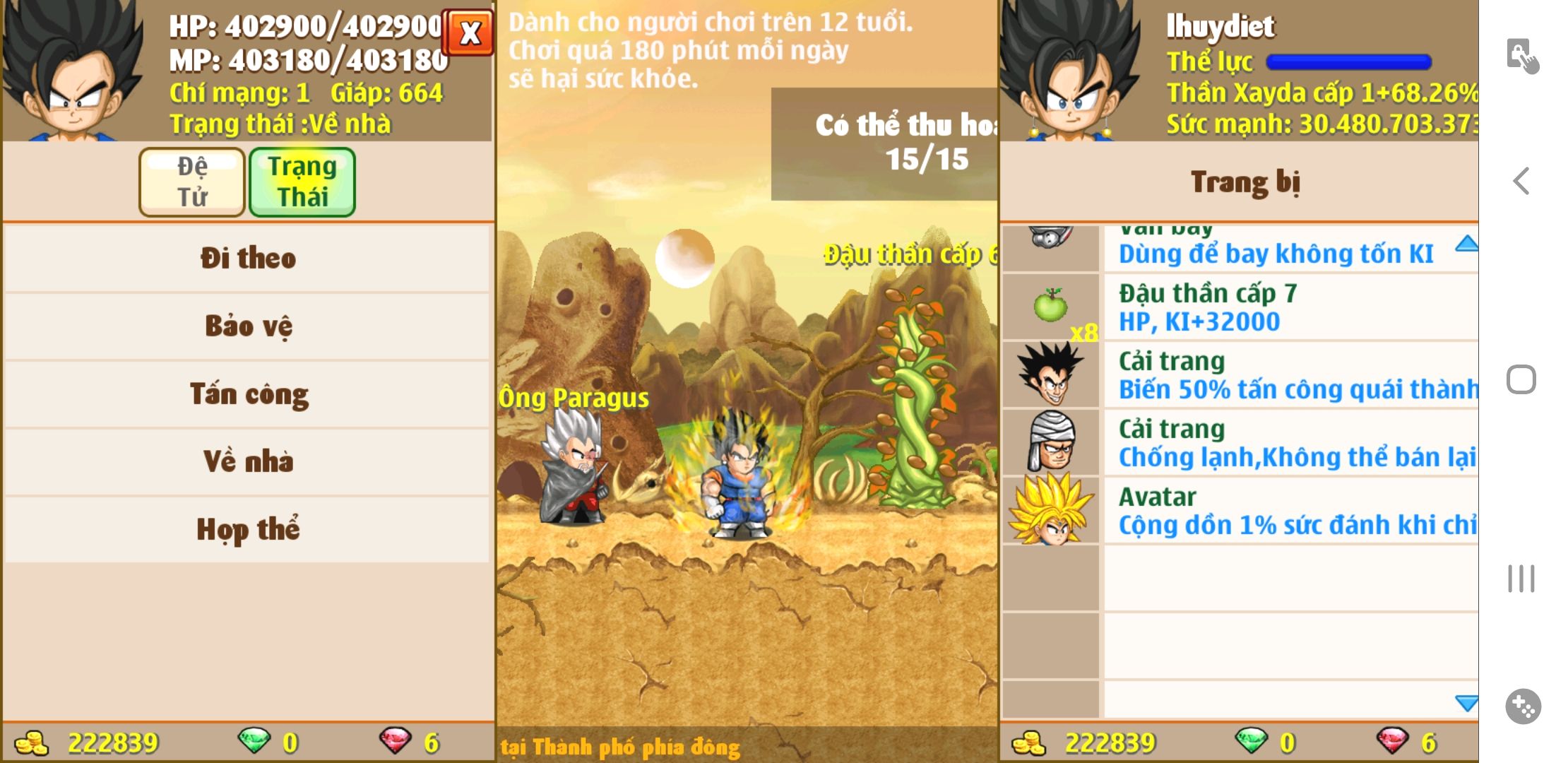Close the disciple panel with the X
This screenshot has height=763, width=1568.
tap(468, 32)
